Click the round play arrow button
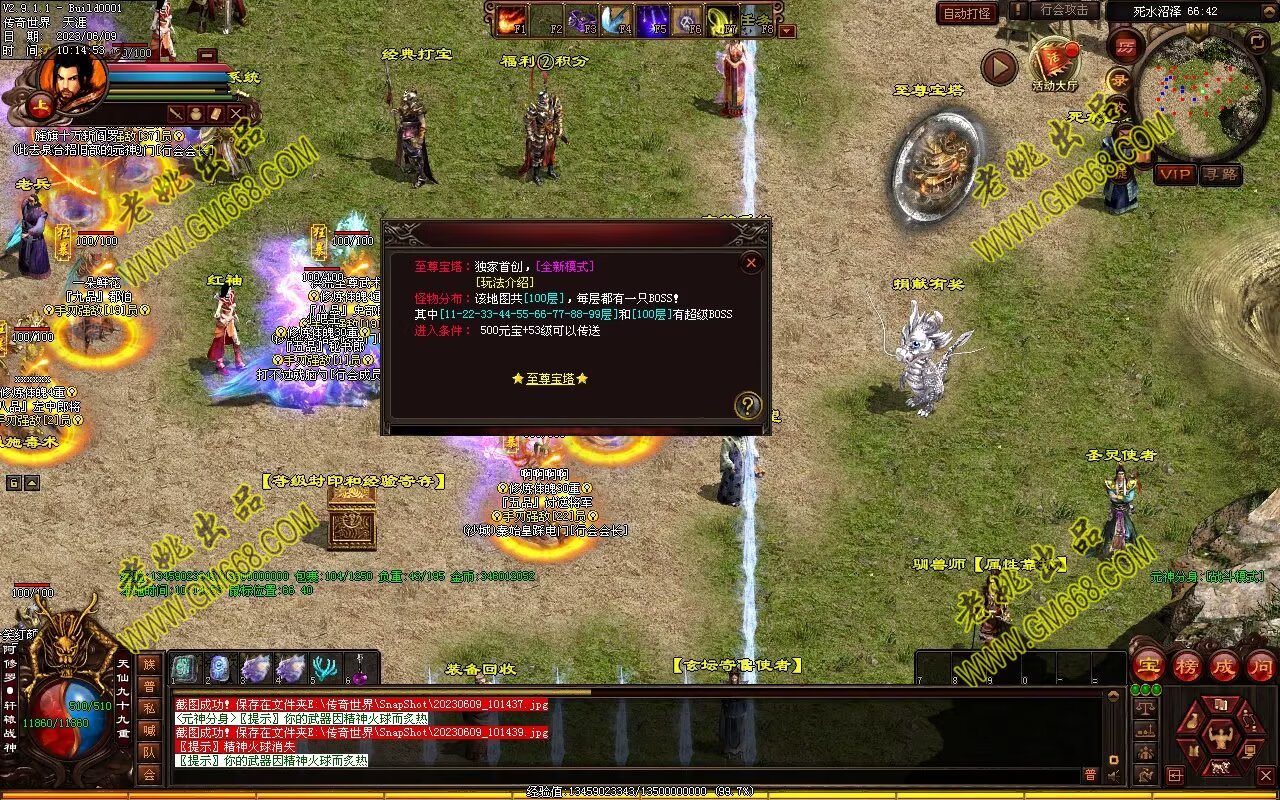This screenshot has height=800, width=1280. (x=998, y=67)
